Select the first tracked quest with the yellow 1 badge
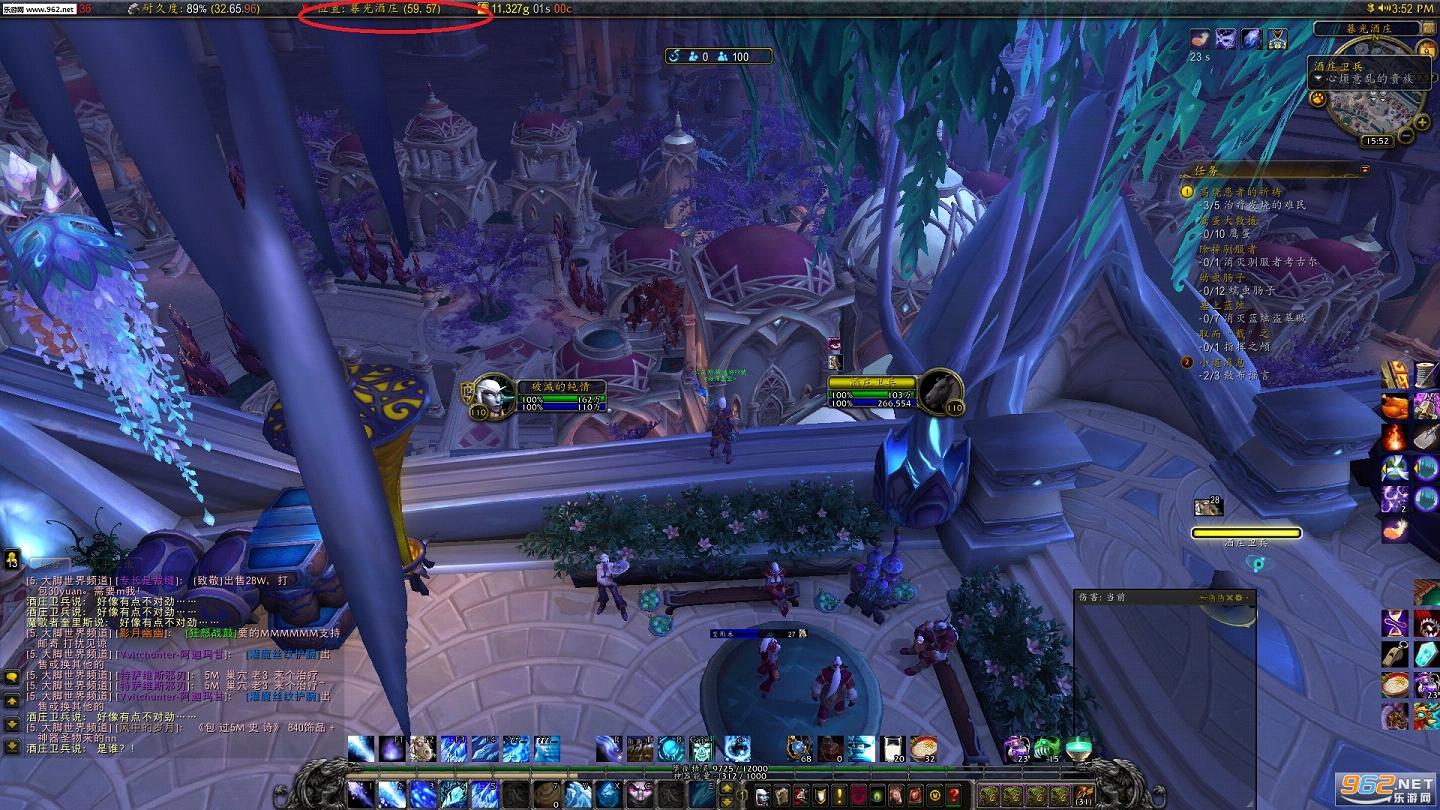Screen dimensions: 1440x810 click(x=1188, y=191)
